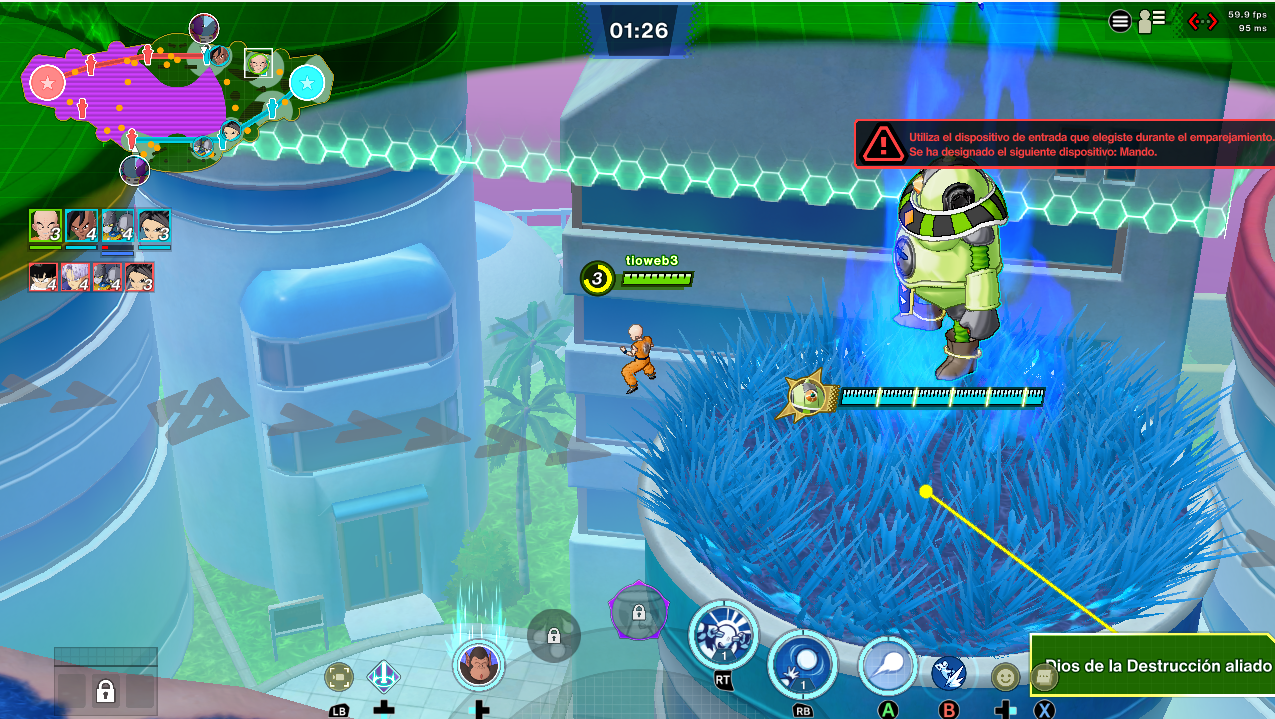1275x719 pixels.
Task: Select Krillin's ally portrait in team list
Action: coord(45,227)
